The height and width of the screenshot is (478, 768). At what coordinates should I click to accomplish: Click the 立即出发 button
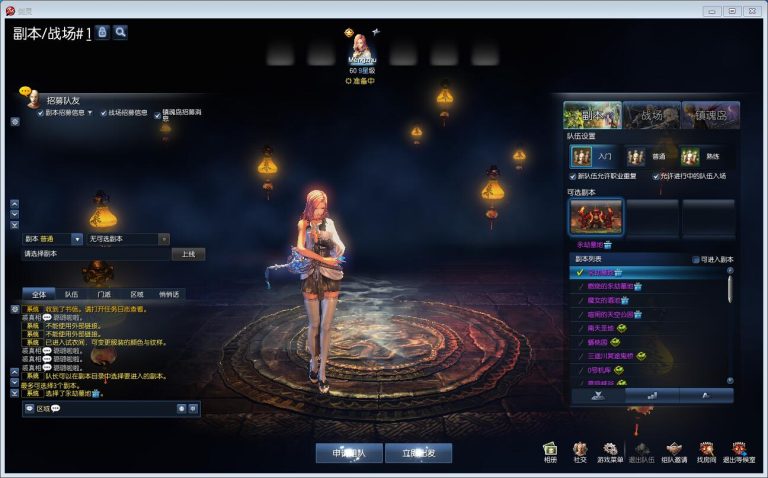(x=418, y=453)
